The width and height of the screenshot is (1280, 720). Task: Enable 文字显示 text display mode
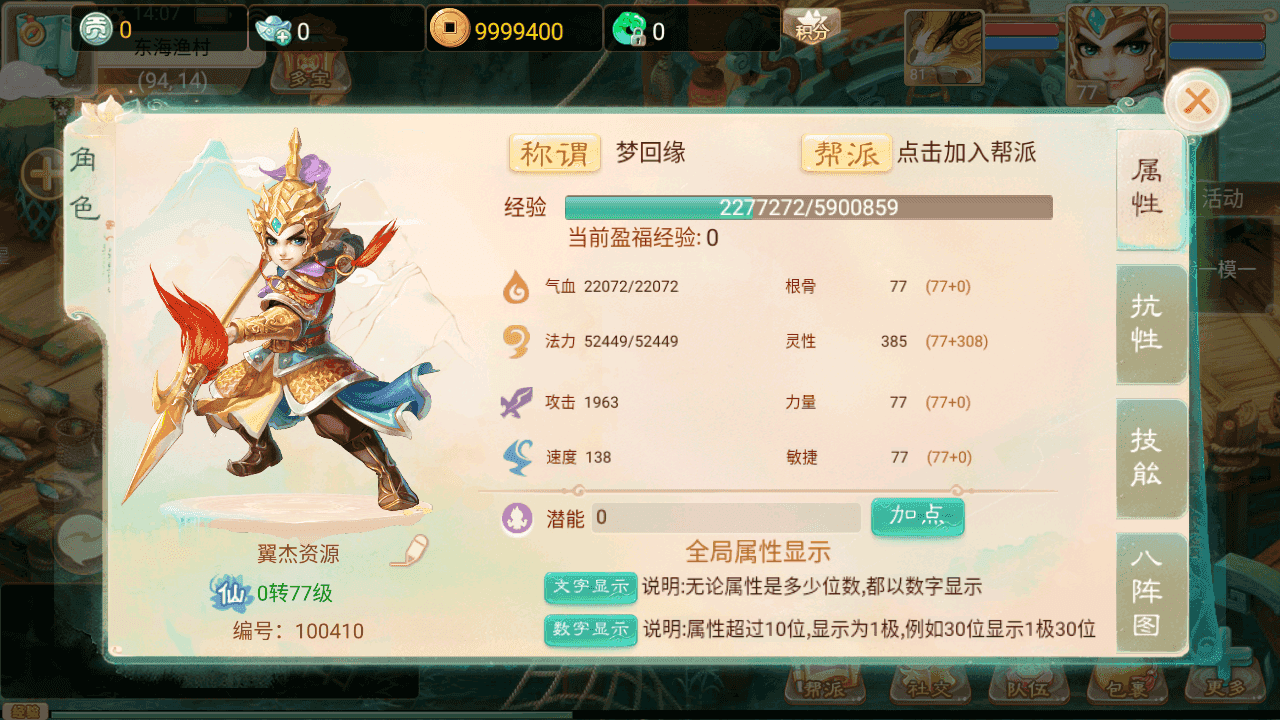589,588
